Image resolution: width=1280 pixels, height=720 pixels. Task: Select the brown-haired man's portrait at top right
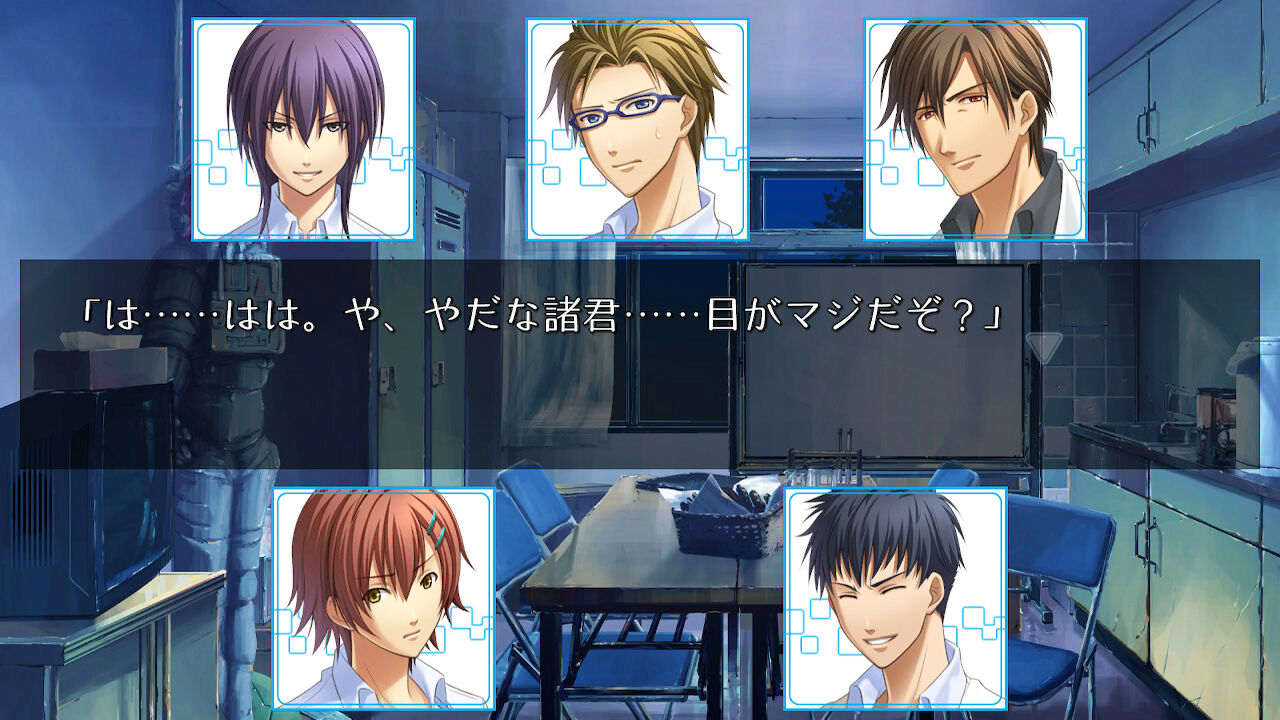(x=975, y=130)
